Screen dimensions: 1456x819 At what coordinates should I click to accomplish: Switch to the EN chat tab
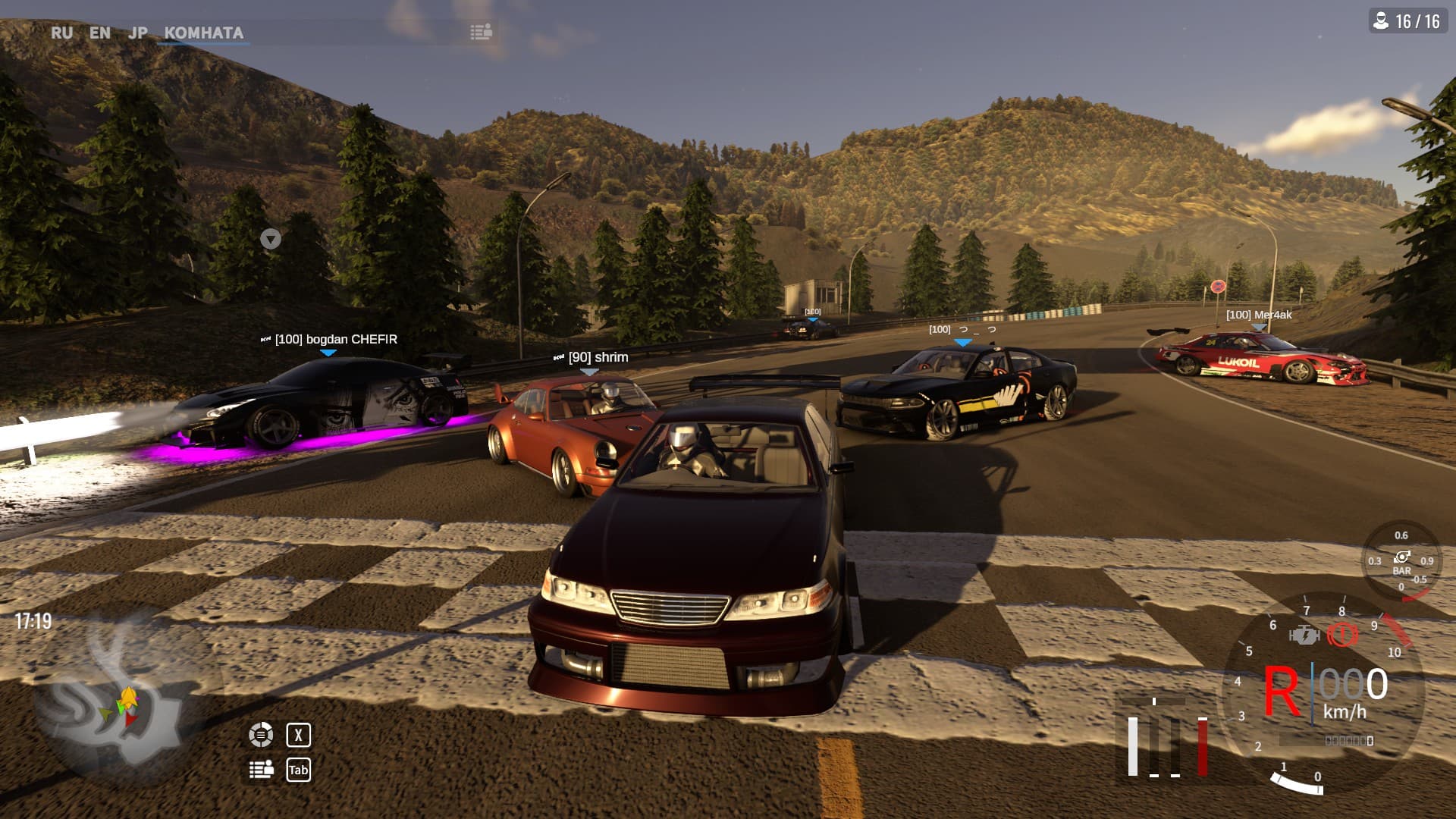click(x=99, y=33)
